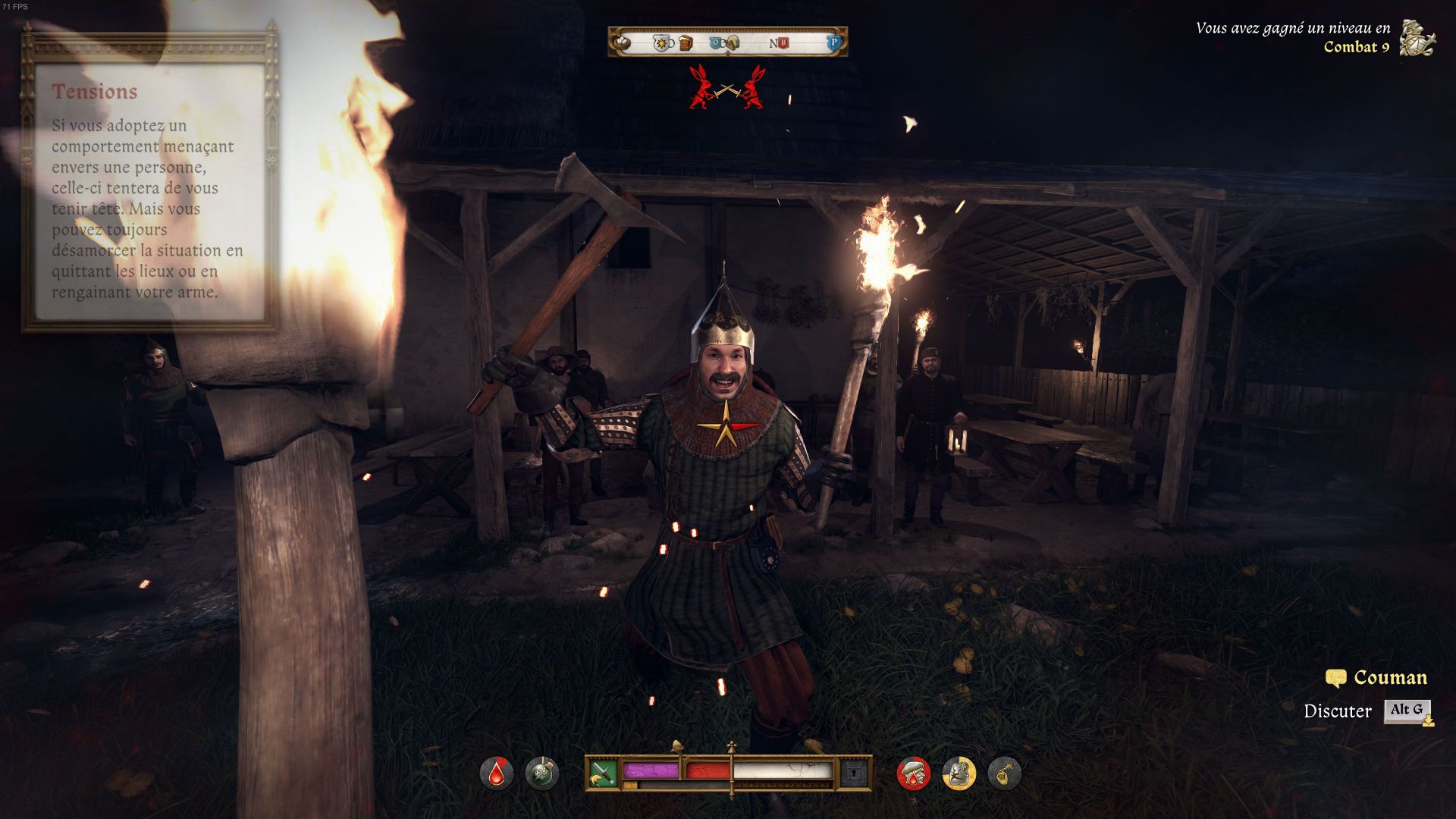The height and width of the screenshot is (819, 1456).
Task: Click the sun shield marker on compass
Action: pyautogui.click(x=663, y=42)
